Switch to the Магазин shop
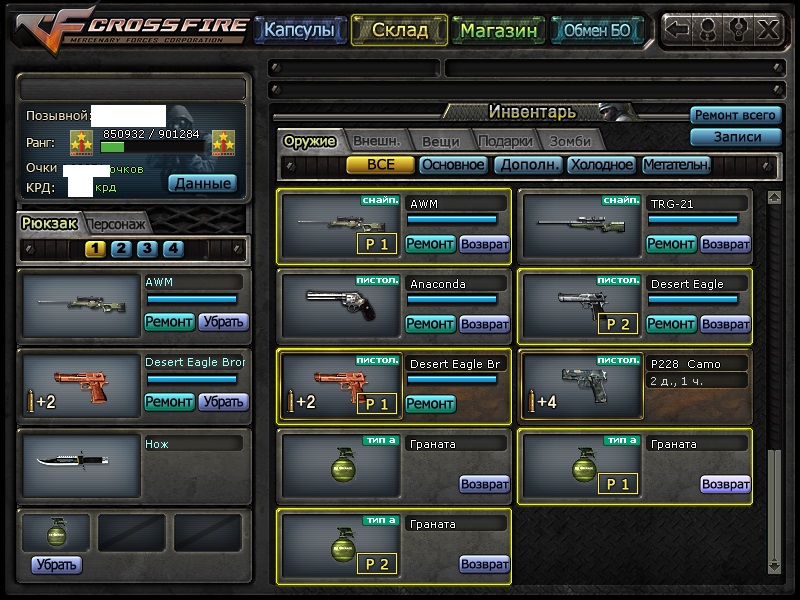Screen dimensions: 800x600 tap(499, 30)
